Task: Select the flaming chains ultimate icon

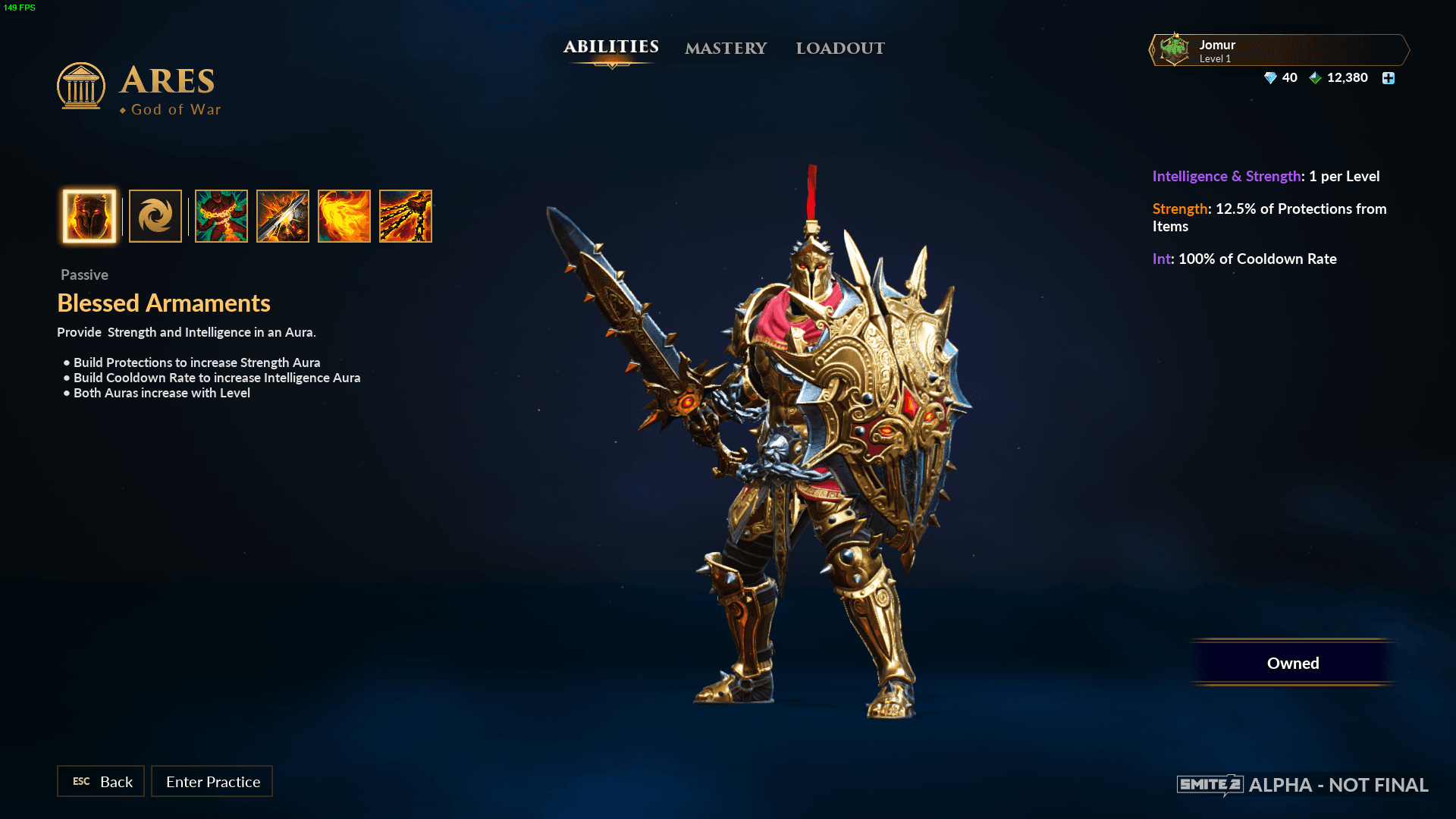Action: [406, 216]
